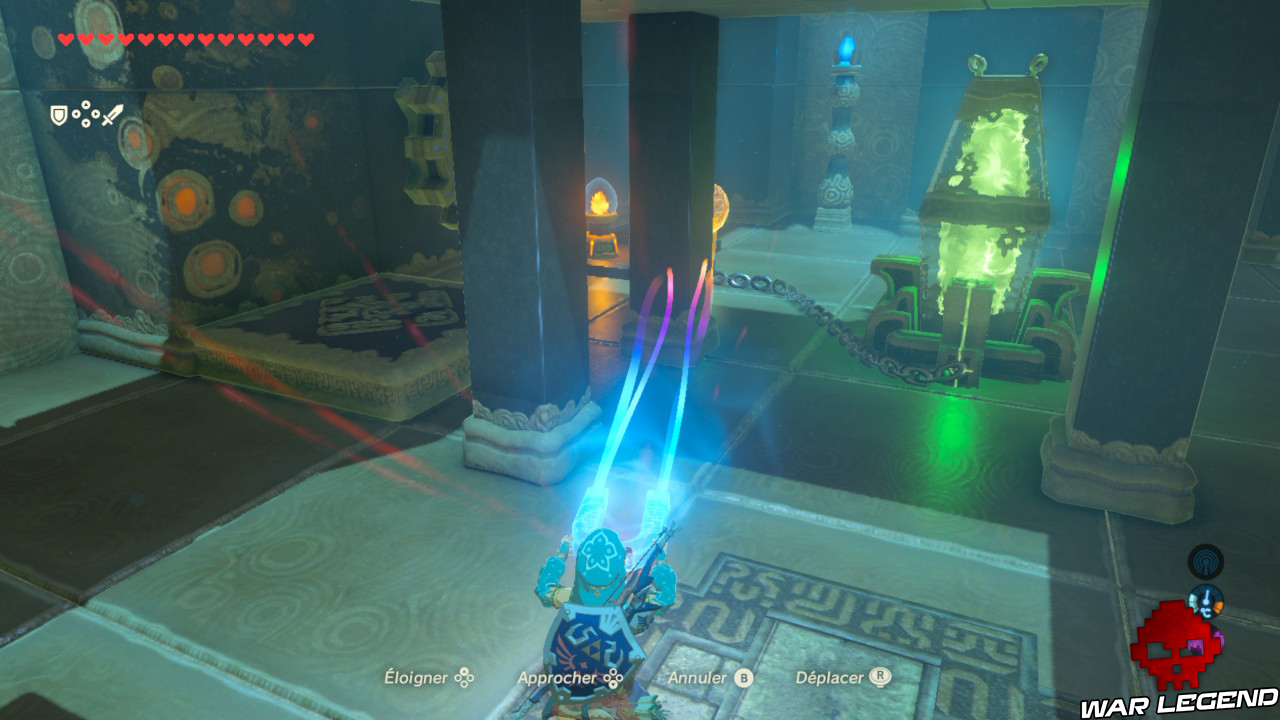Click the D-pad glyph beside Approcher
This screenshot has height=720, width=1280.
612,677
